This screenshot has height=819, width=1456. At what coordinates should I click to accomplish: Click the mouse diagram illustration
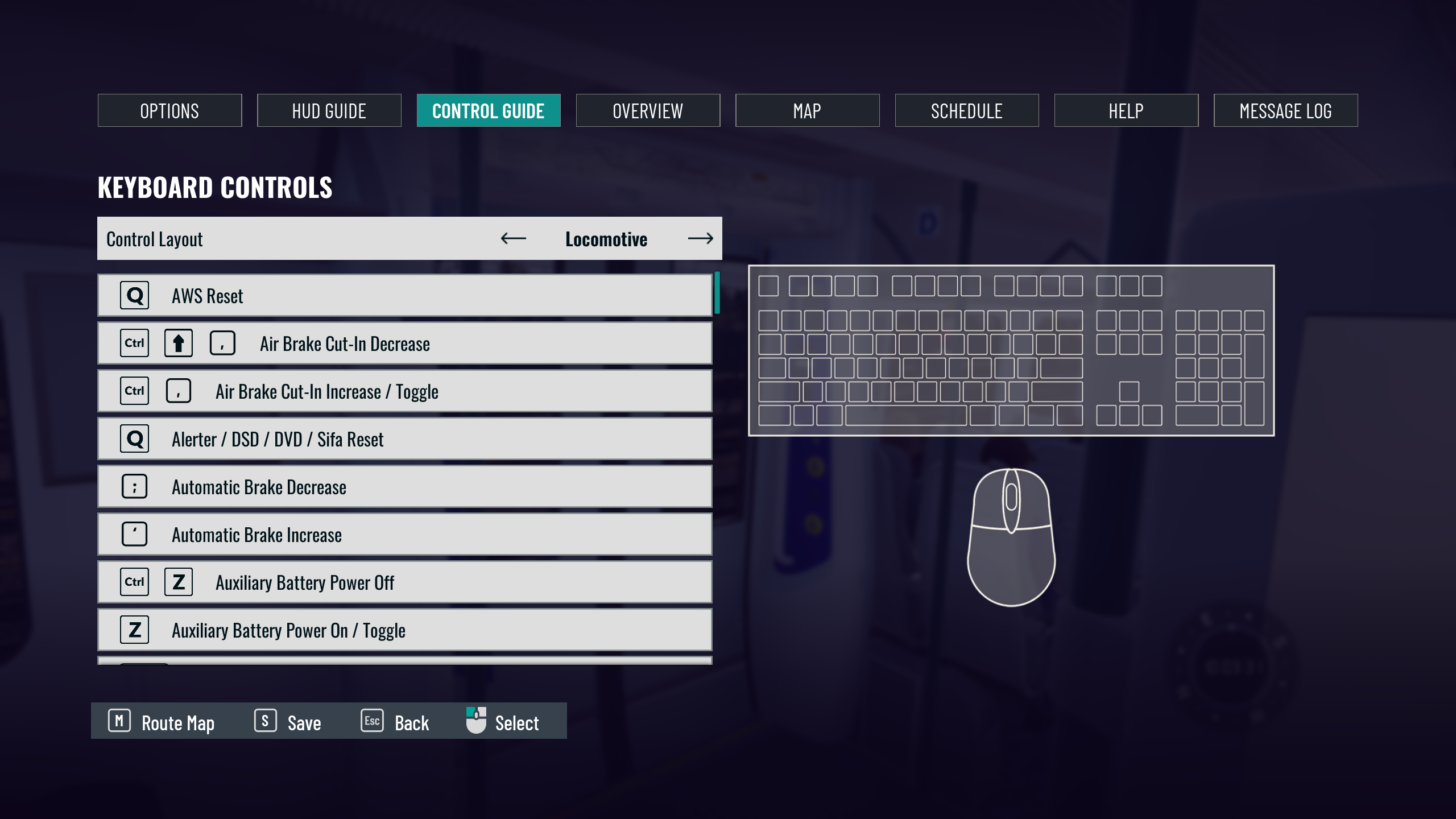(1012, 537)
